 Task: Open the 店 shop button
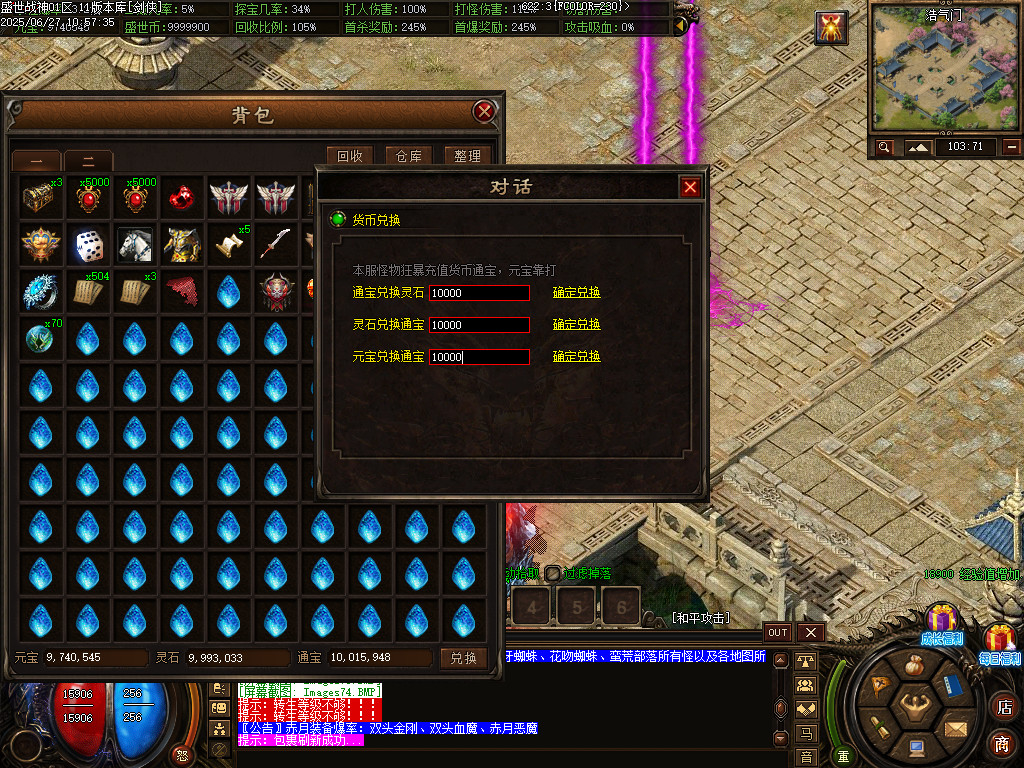click(x=1003, y=707)
